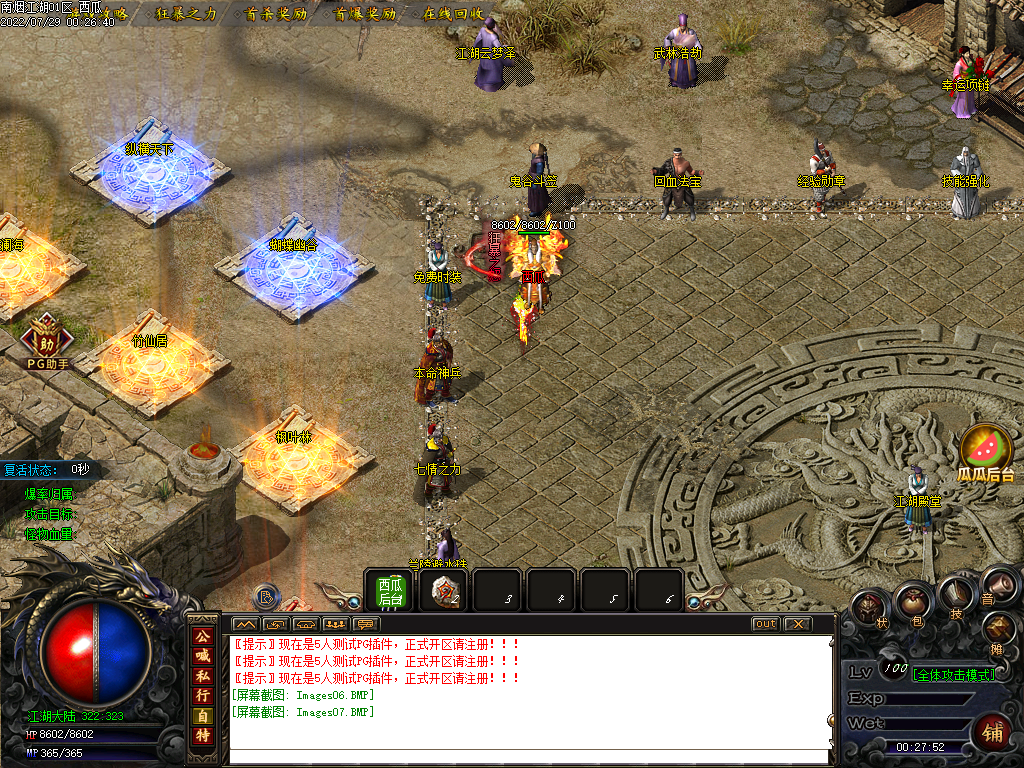
Task: Close the chat window with X
Action: (x=796, y=624)
